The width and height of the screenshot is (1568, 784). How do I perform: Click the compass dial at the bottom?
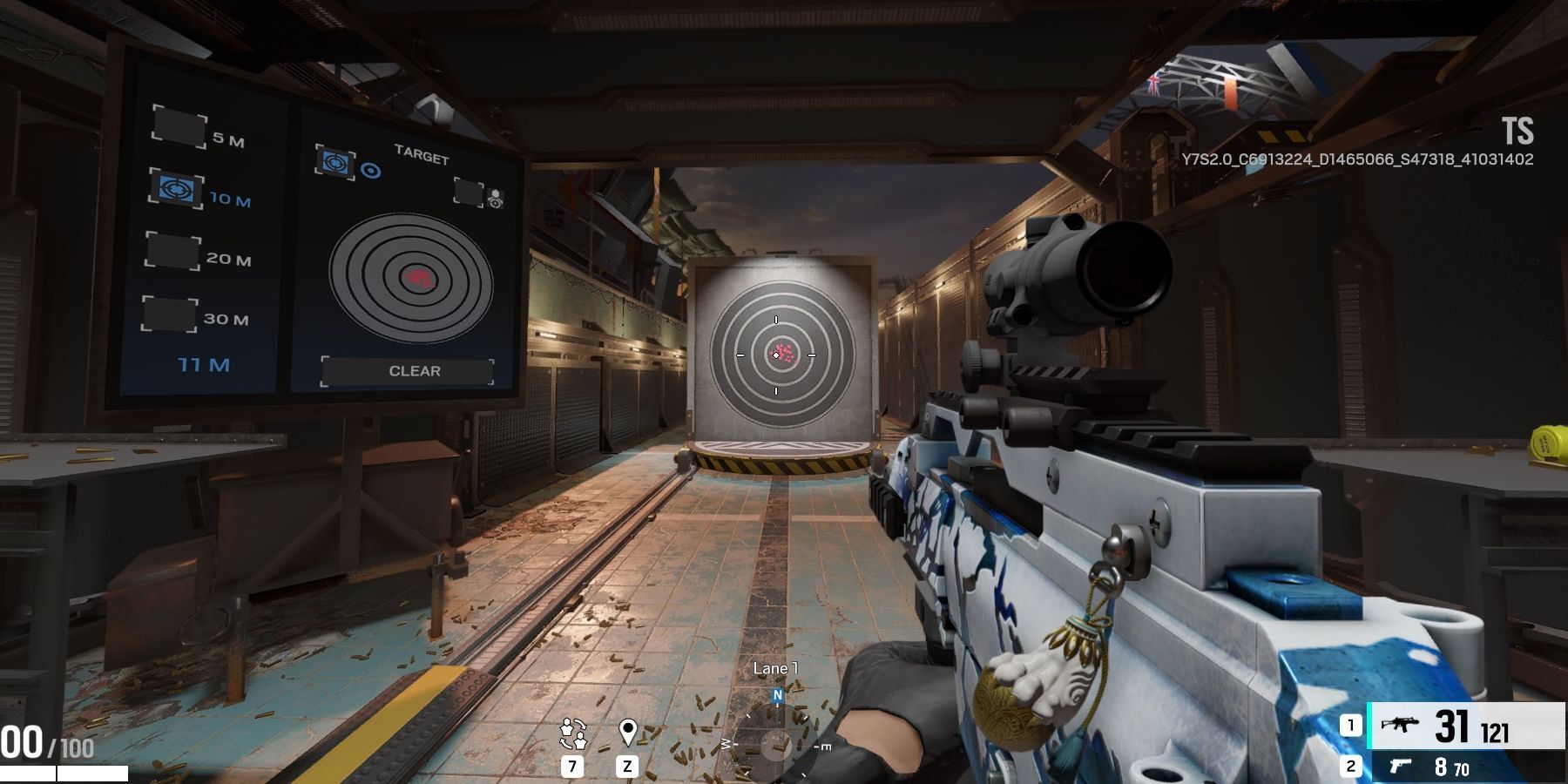pyautogui.click(x=774, y=745)
